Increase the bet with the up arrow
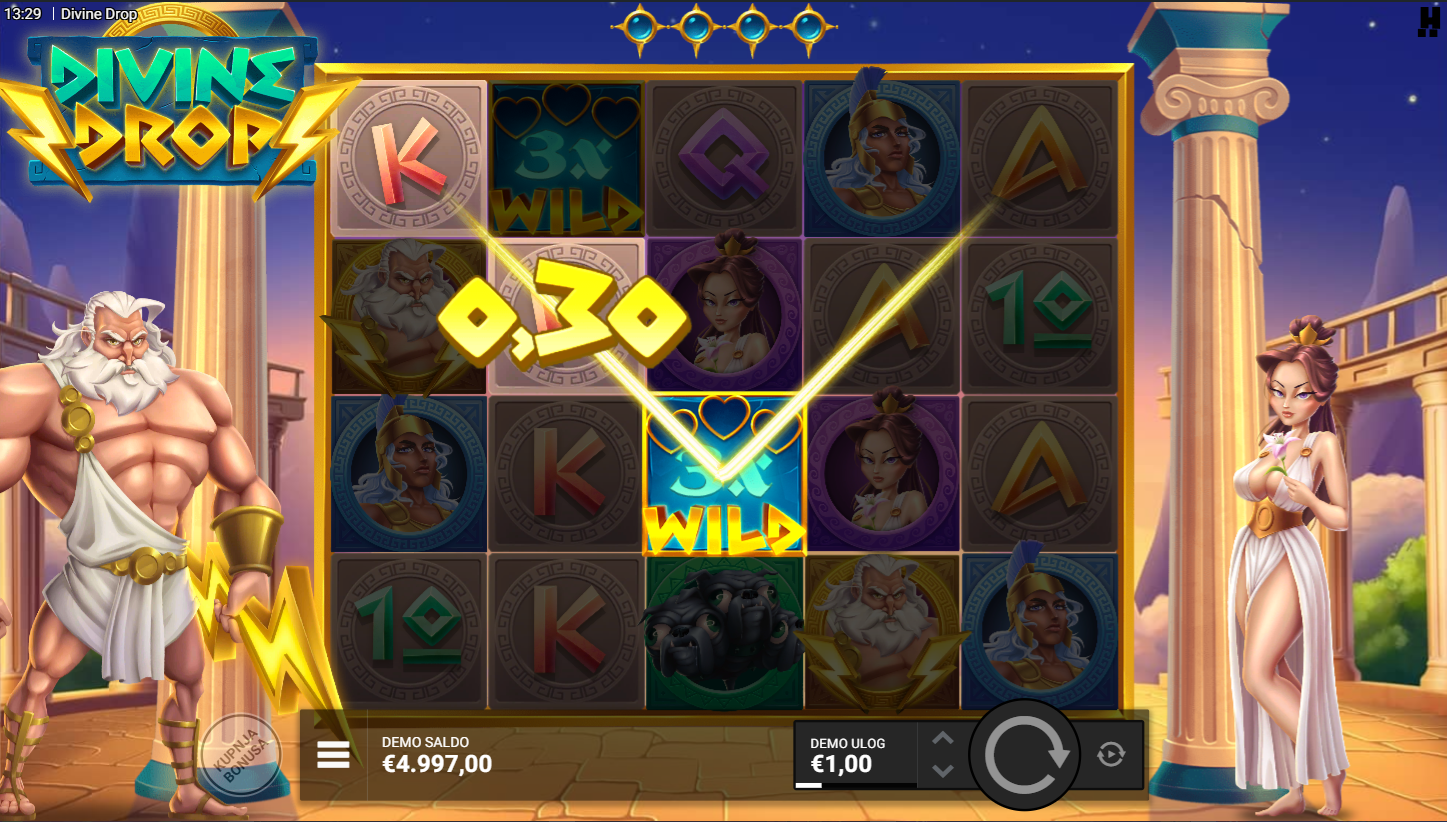This screenshot has width=1447, height=822. coord(943,739)
